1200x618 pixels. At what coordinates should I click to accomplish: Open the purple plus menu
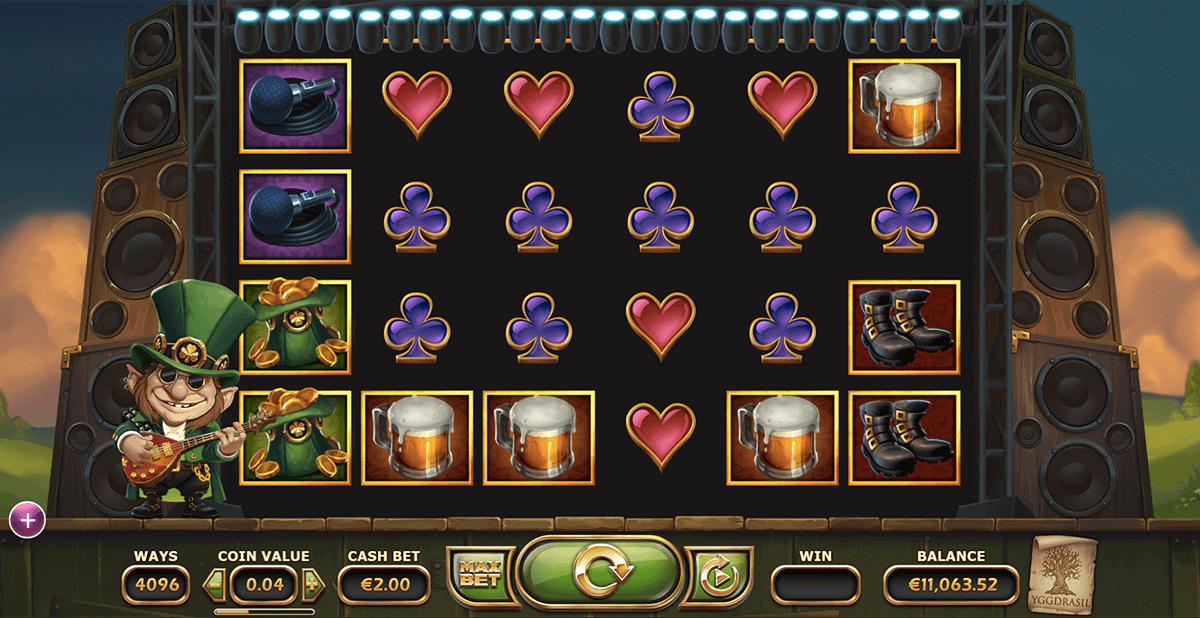[x=28, y=519]
